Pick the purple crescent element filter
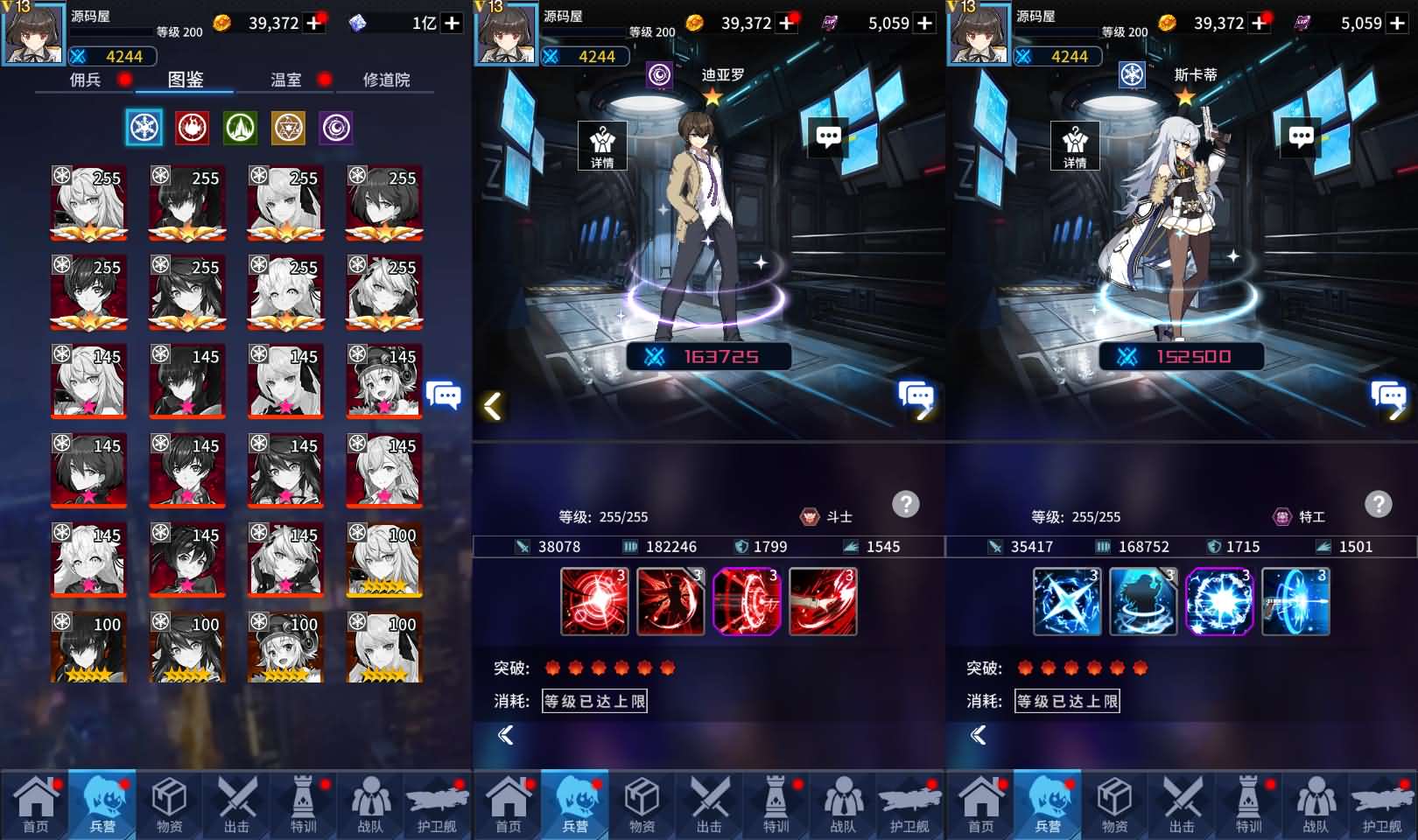 [x=336, y=128]
